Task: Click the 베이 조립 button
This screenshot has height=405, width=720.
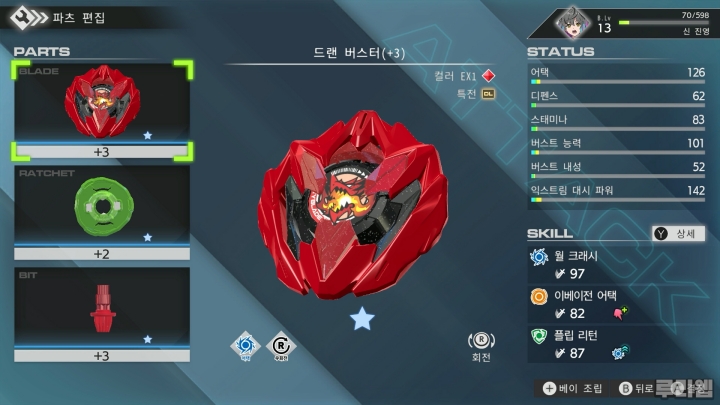Action: click(x=575, y=388)
